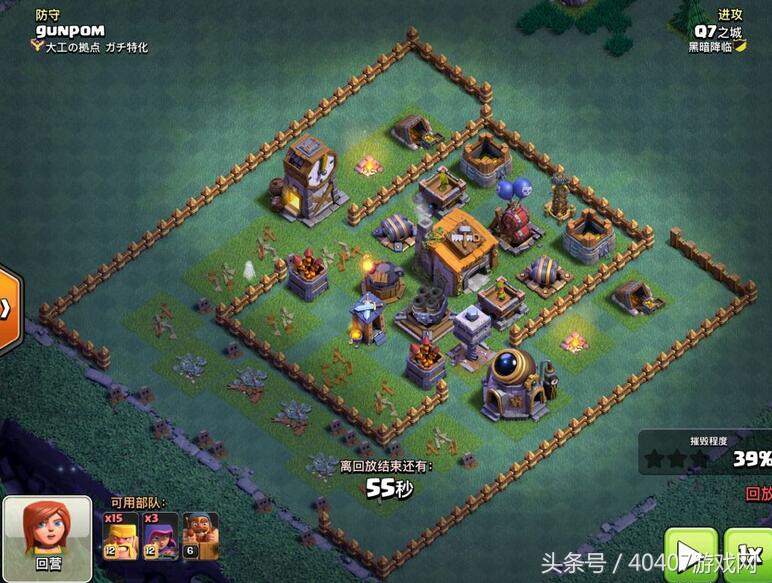772x583 pixels.
Task: Choose the x3 Archer troop card
Action: (160, 535)
